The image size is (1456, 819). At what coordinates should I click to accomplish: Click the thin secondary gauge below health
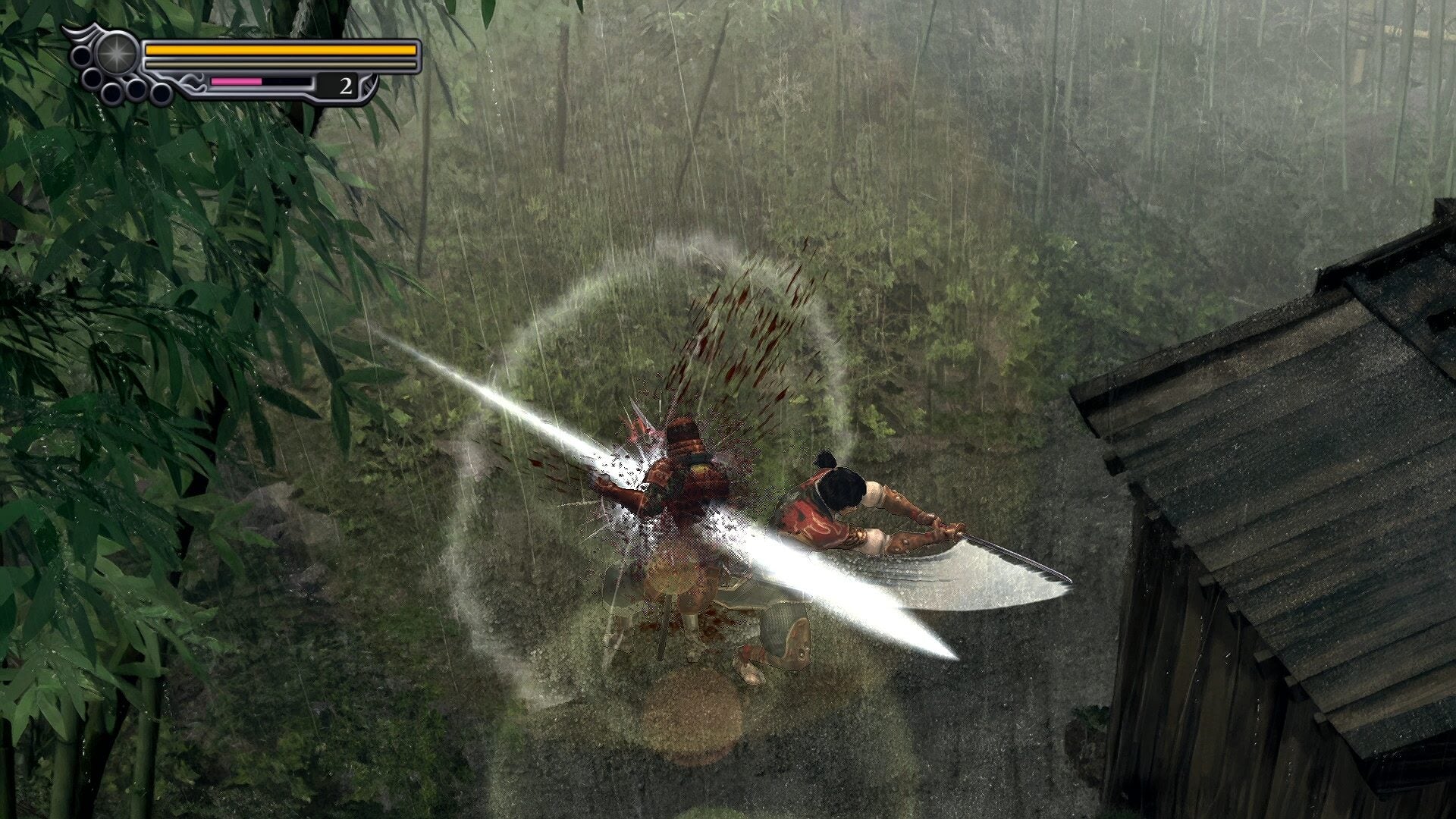(282, 64)
